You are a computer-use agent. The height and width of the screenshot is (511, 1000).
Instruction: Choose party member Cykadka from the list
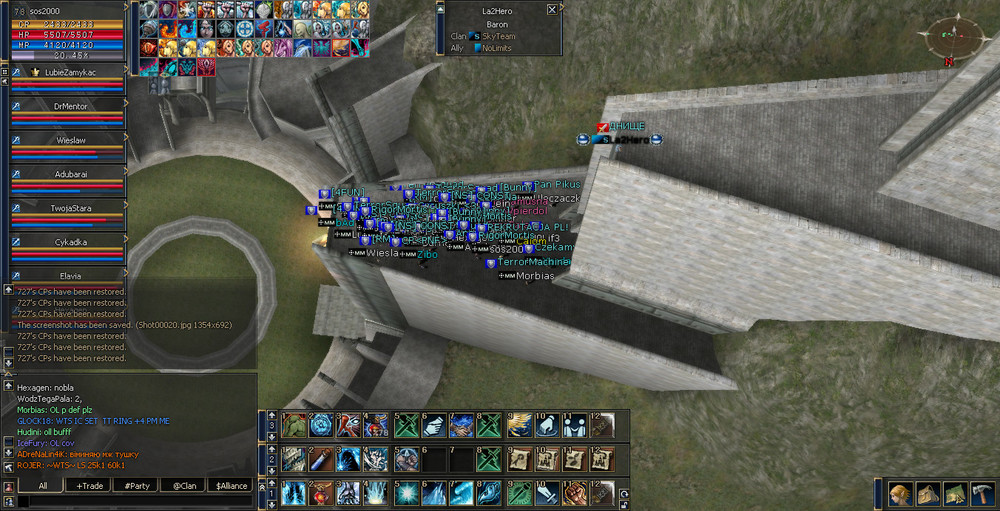[x=68, y=242]
